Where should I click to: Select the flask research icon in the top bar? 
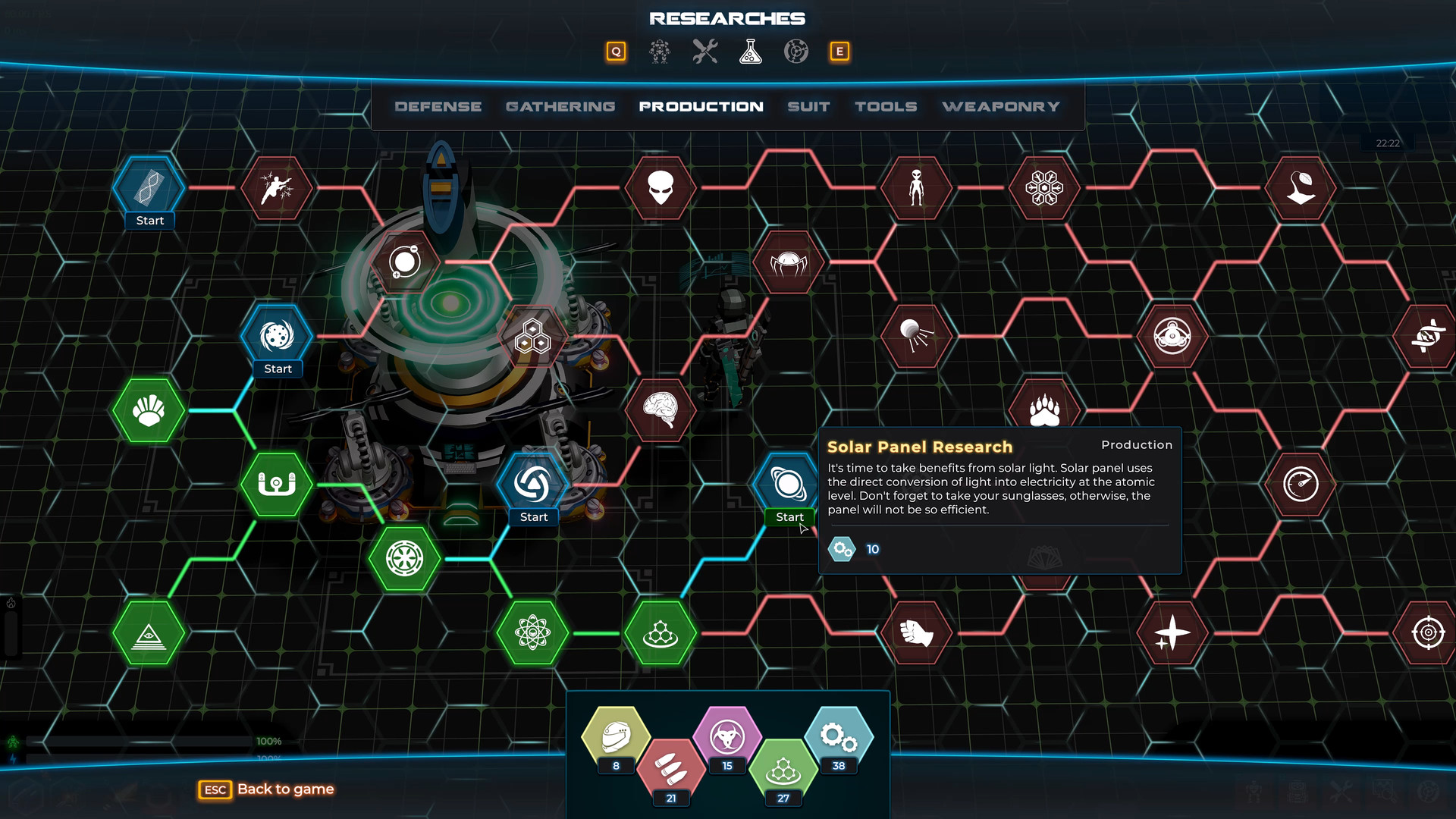(750, 52)
